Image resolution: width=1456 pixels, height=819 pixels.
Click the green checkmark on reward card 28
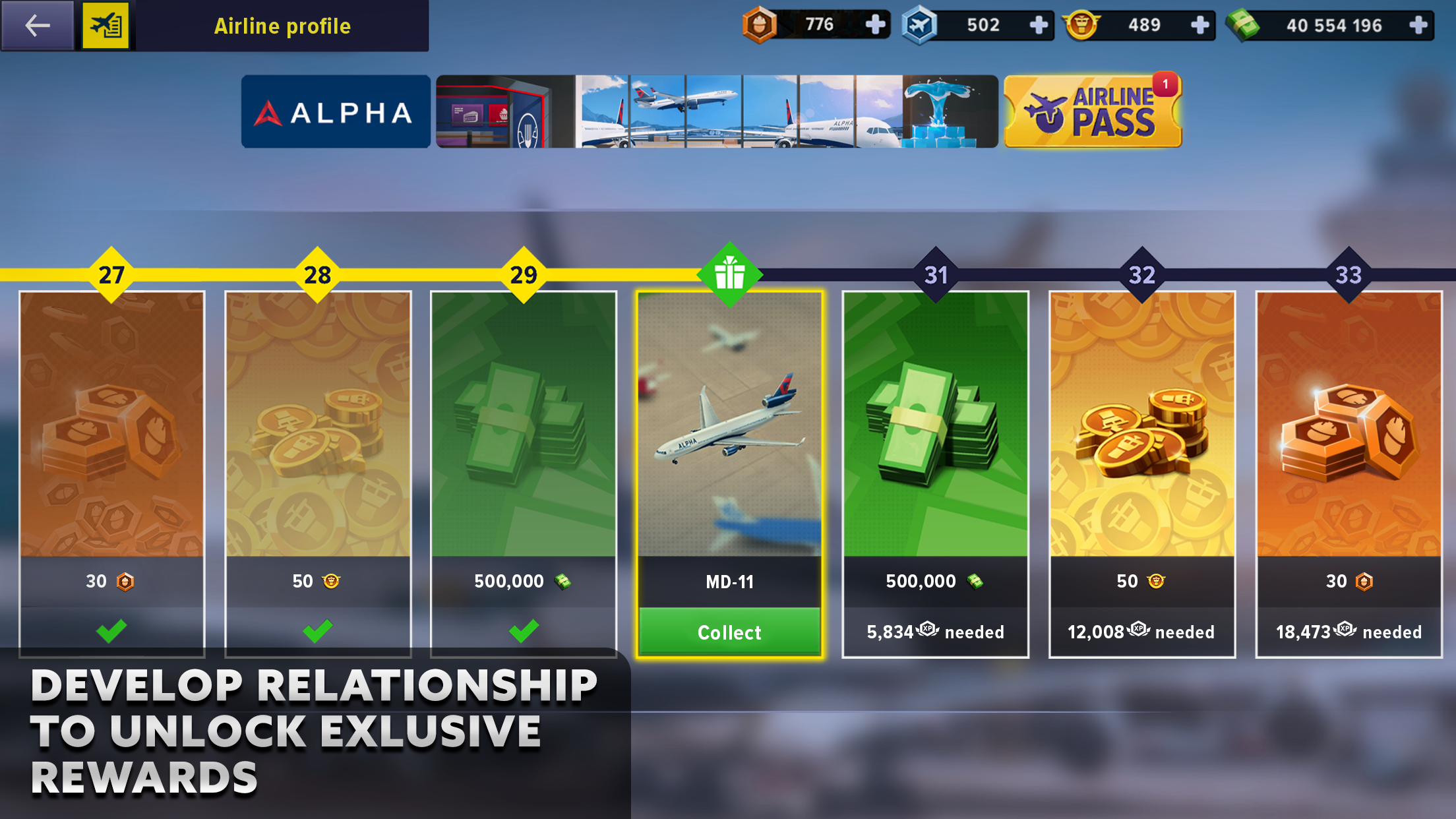318,632
